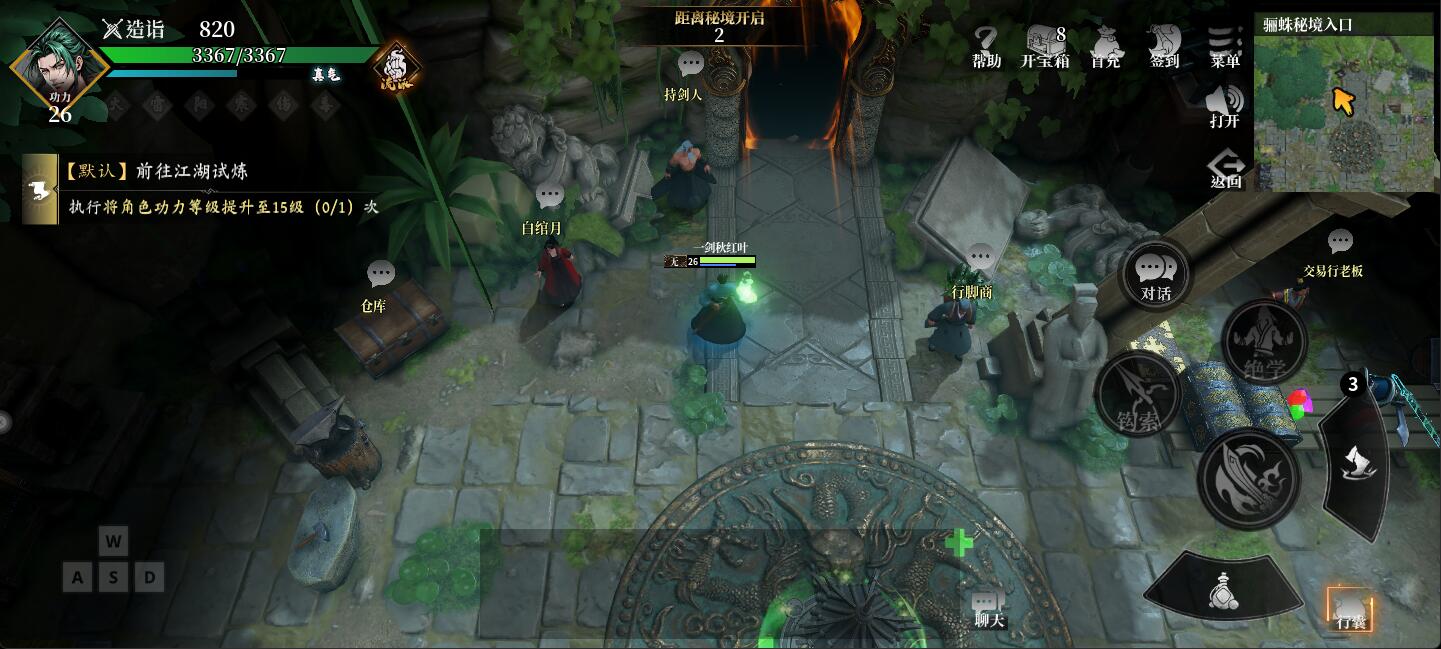
Task: Open the 菜单 menu
Action: (x=1225, y=47)
